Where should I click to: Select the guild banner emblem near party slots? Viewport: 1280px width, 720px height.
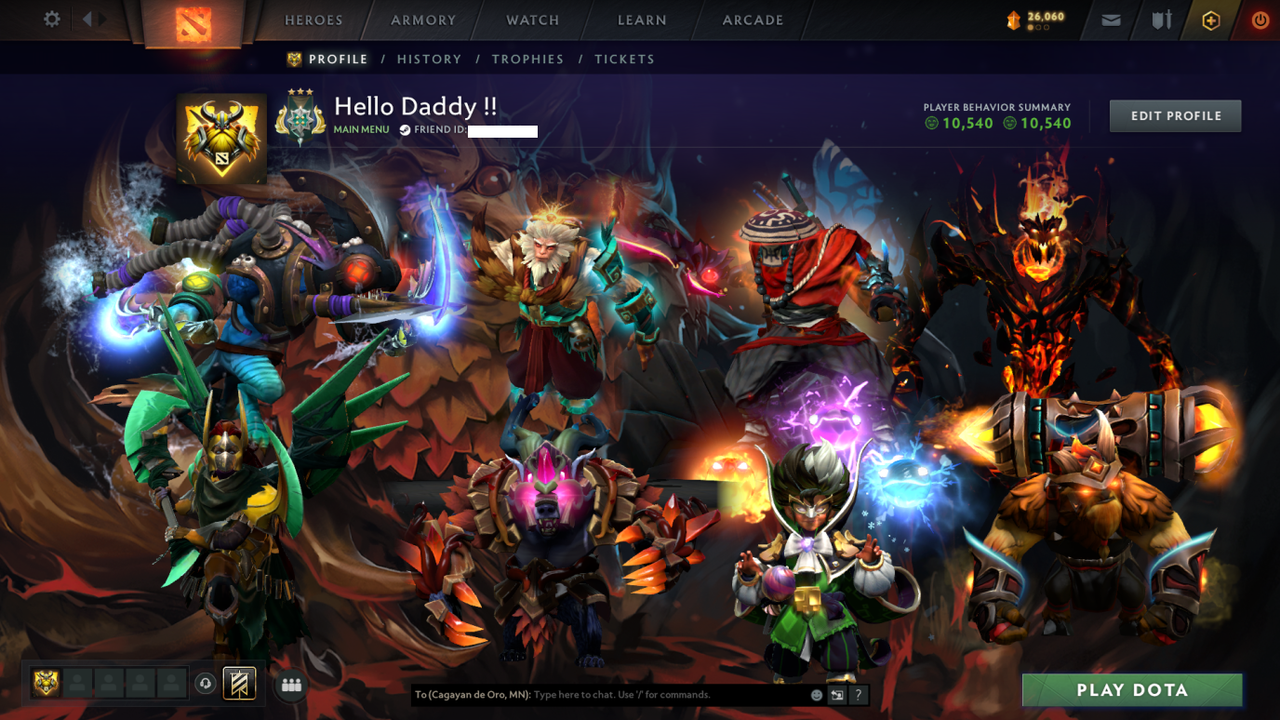(x=239, y=684)
